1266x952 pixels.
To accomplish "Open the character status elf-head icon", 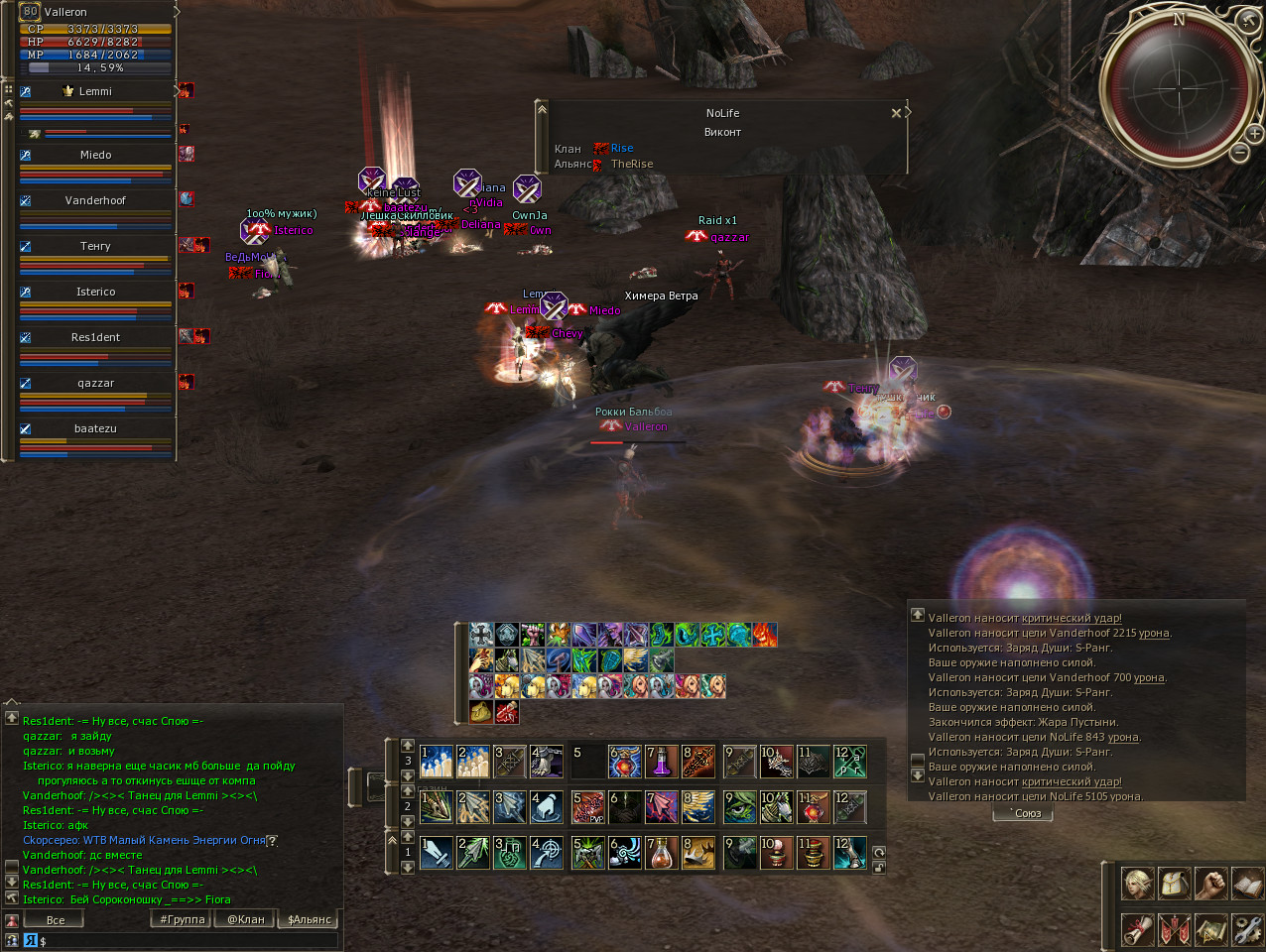I will coord(1137,884).
